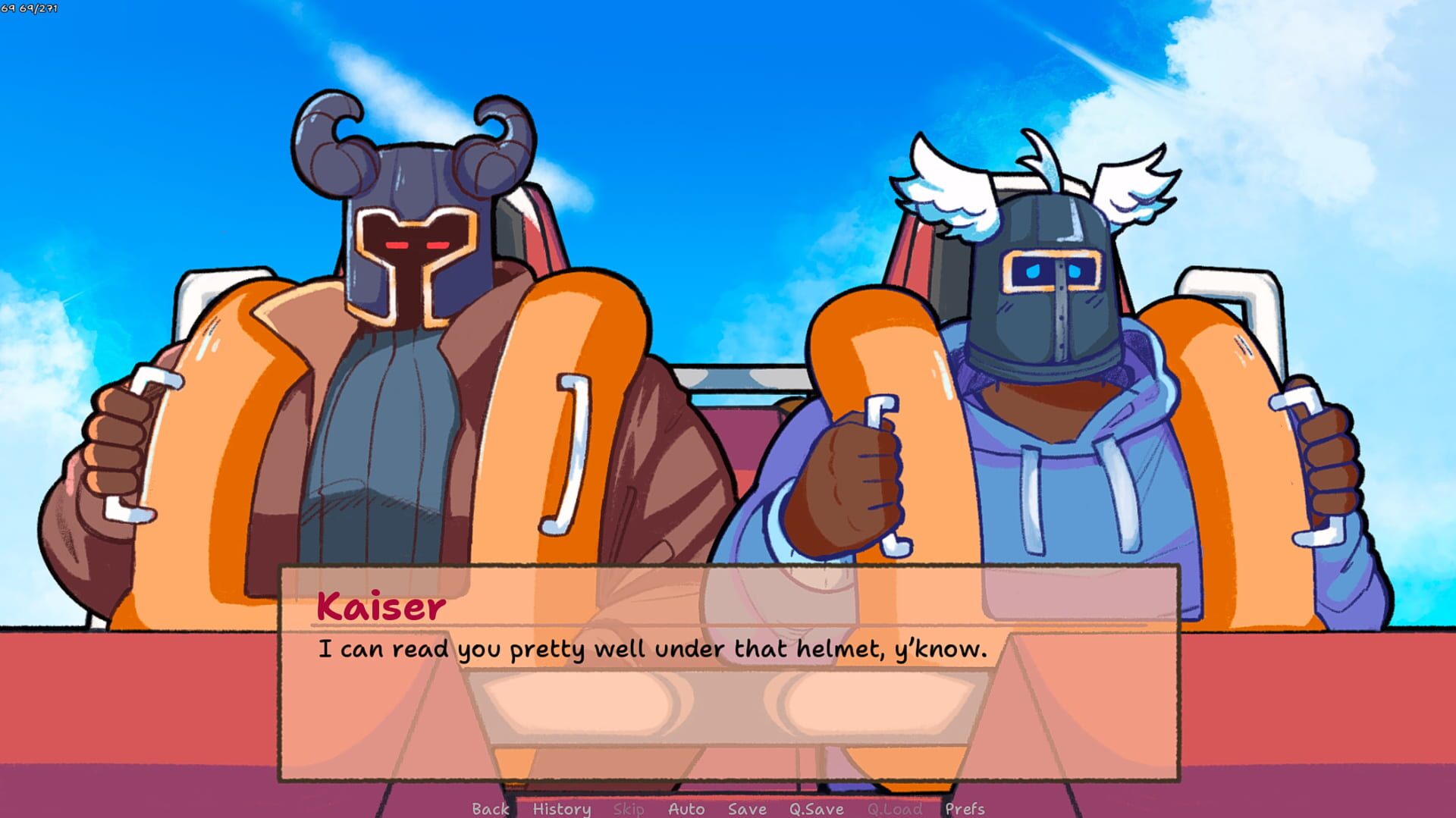Viewport: 1456px width, 818px height.
Task: Quick-load with Q.Load
Action: coord(895,809)
